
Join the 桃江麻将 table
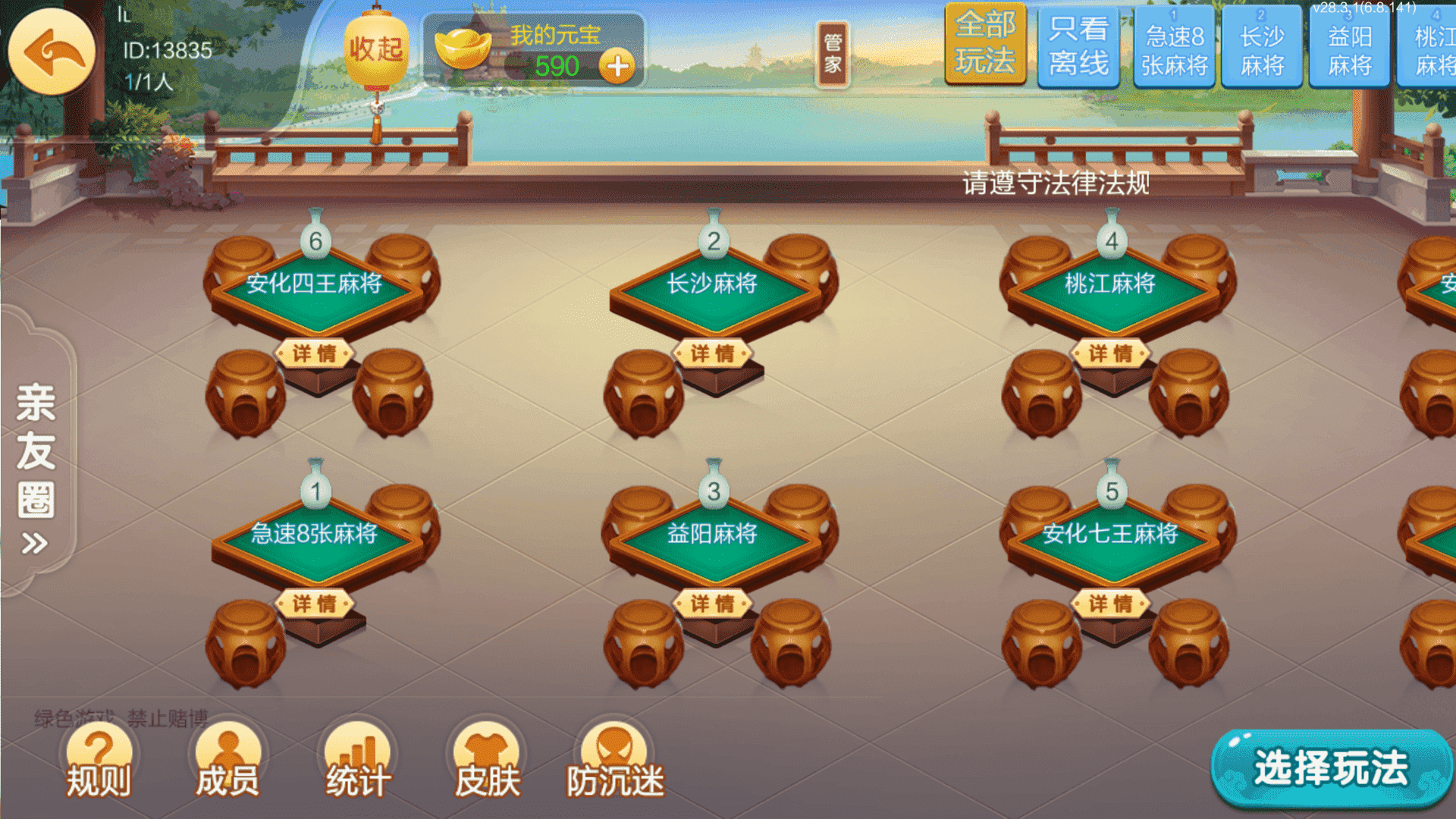click(1110, 288)
